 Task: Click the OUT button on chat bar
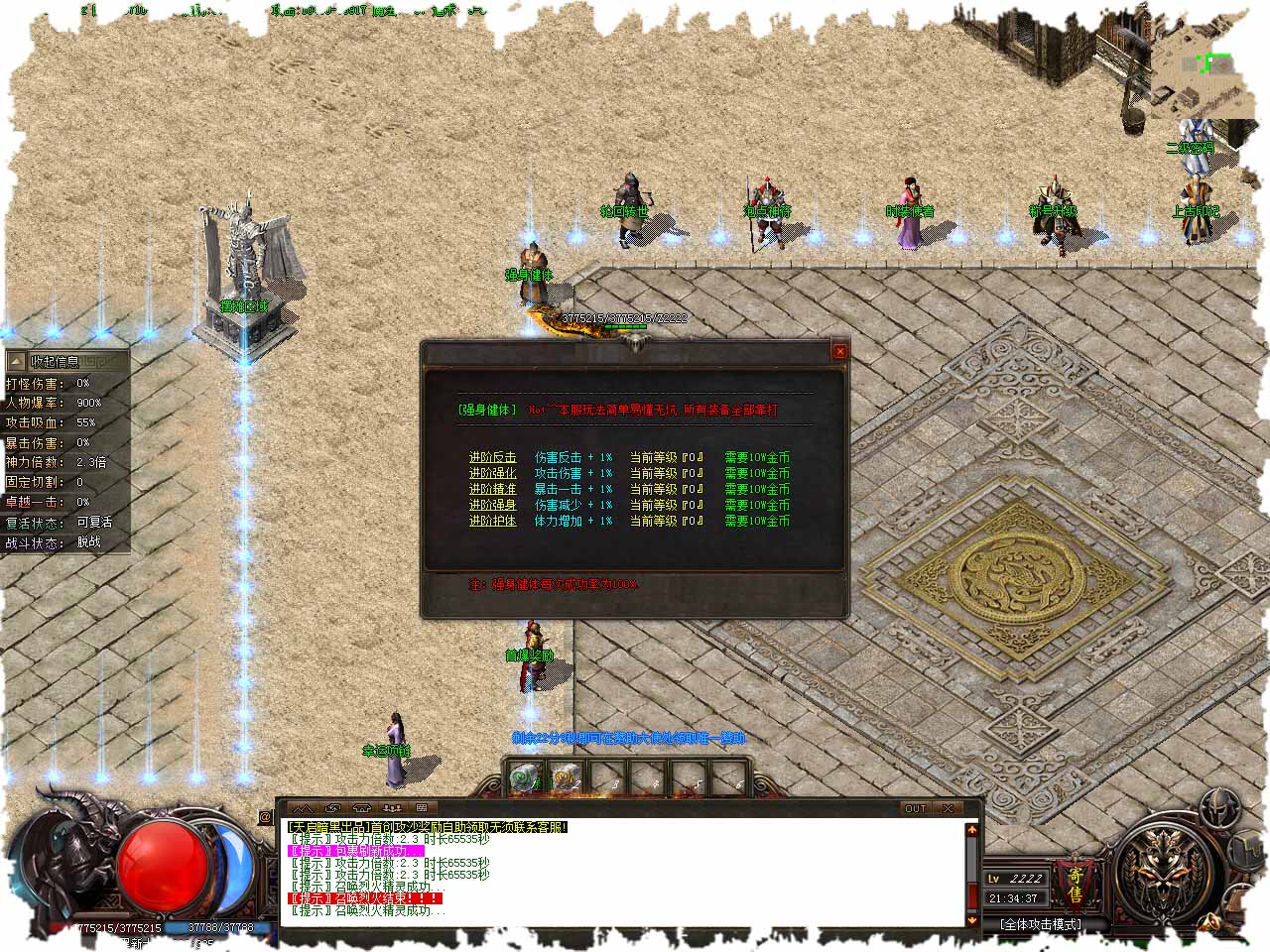[915, 809]
